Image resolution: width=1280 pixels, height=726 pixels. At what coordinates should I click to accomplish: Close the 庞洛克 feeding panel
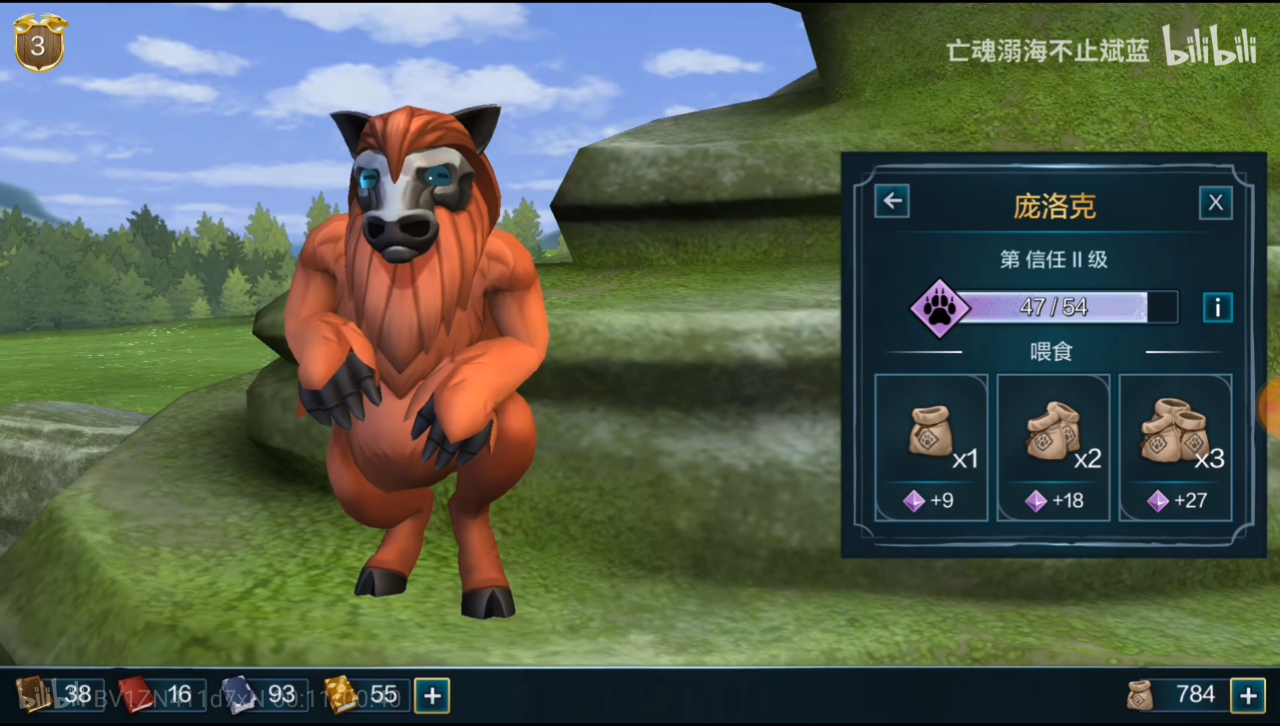point(1215,203)
